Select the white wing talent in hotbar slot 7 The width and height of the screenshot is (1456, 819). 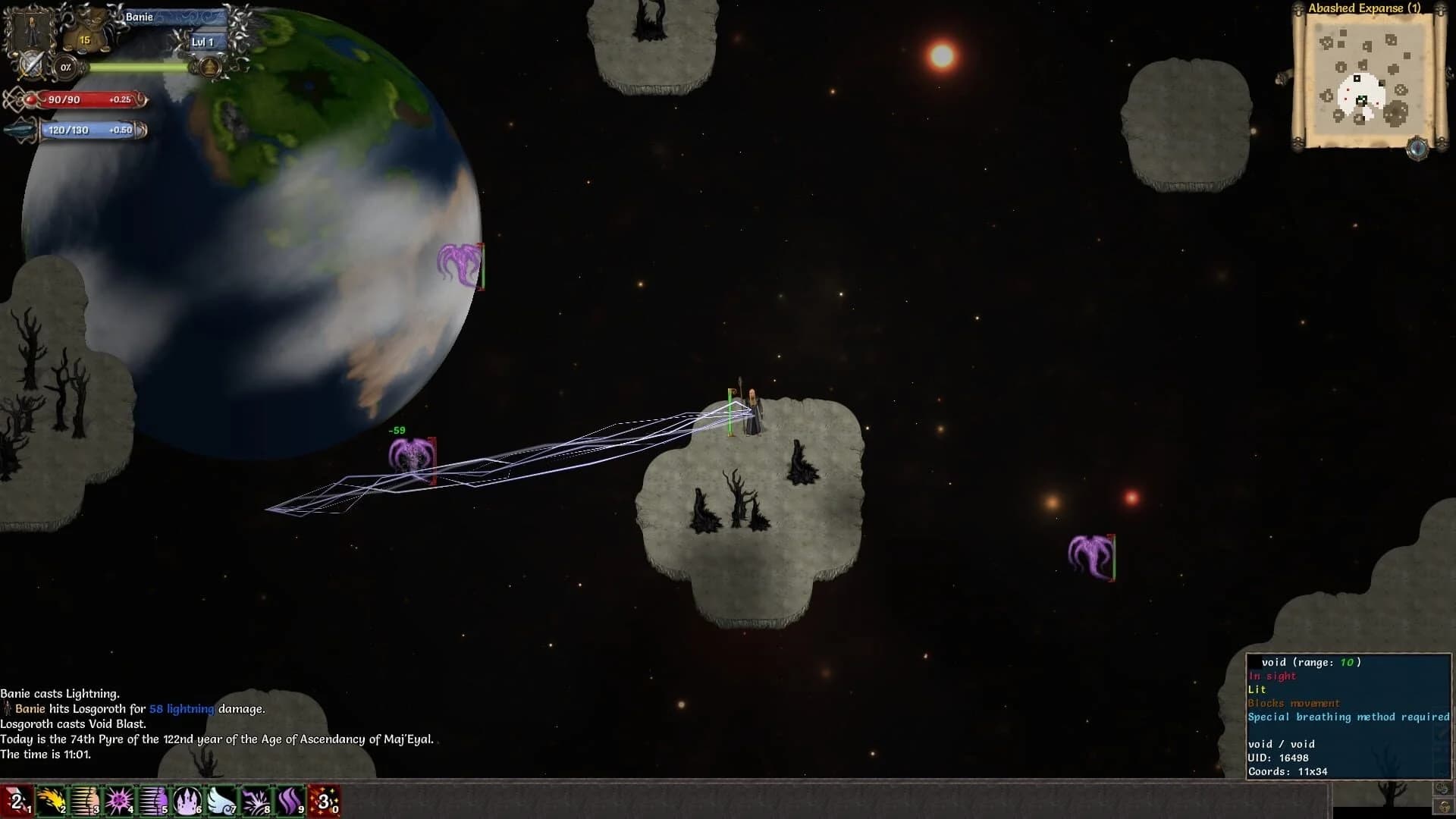pos(221,800)
